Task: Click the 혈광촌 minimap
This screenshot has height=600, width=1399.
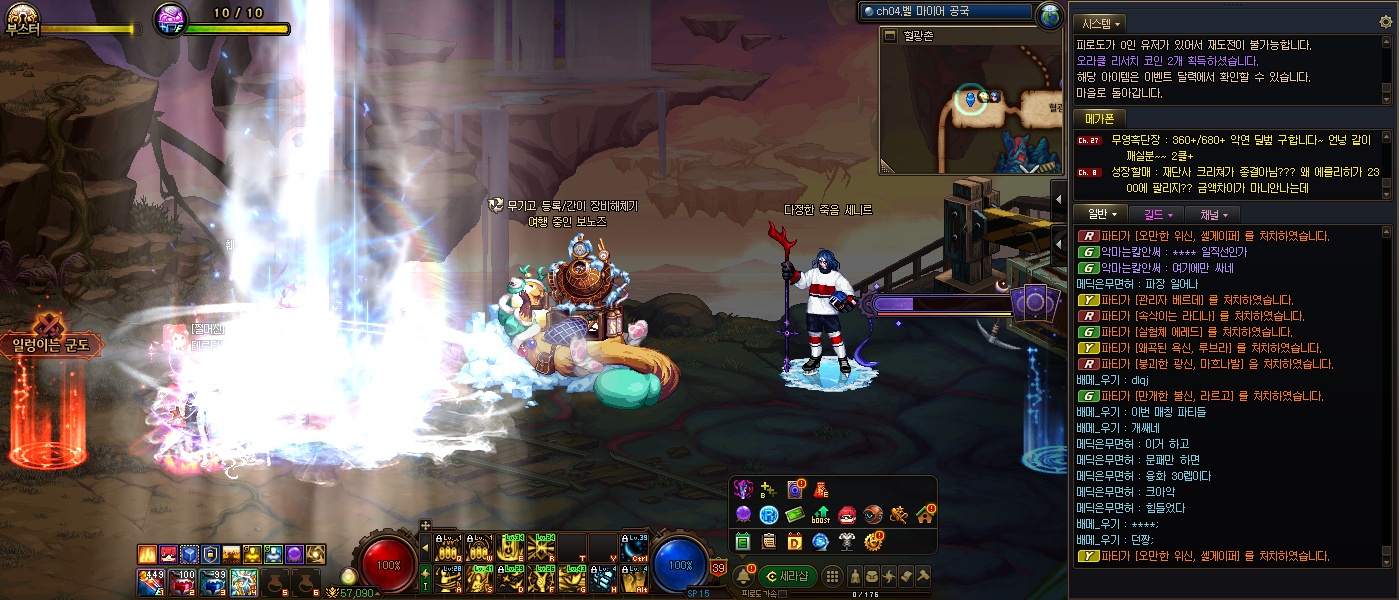Action: tap(968, 107)
